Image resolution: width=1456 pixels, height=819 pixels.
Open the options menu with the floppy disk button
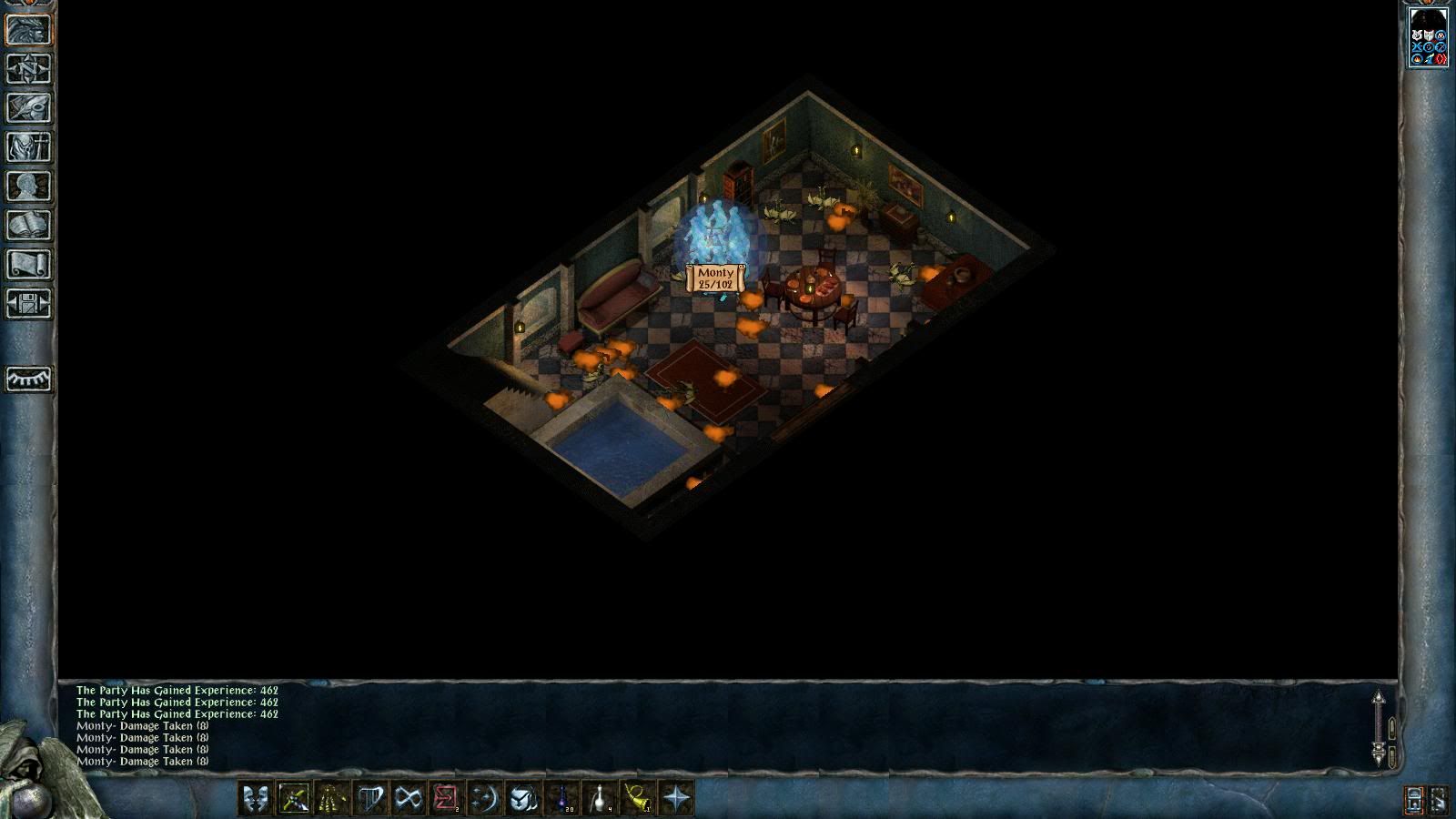[x=28, y=304]
